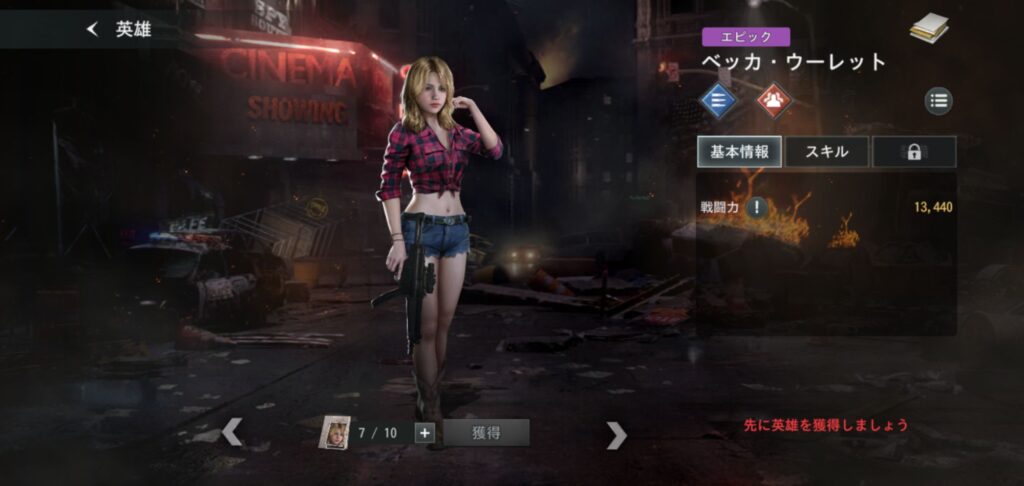Show the next hero with right arrow

(617, 434)
